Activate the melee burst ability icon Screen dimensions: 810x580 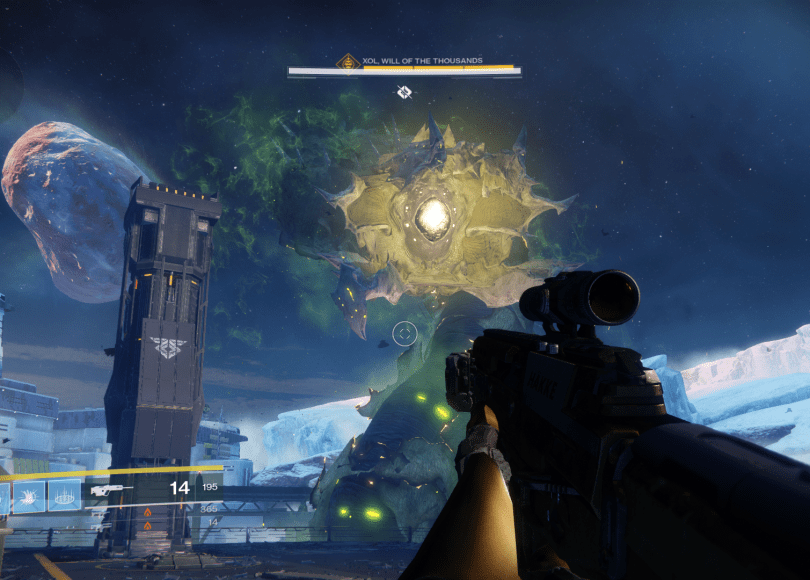point(28,495)
